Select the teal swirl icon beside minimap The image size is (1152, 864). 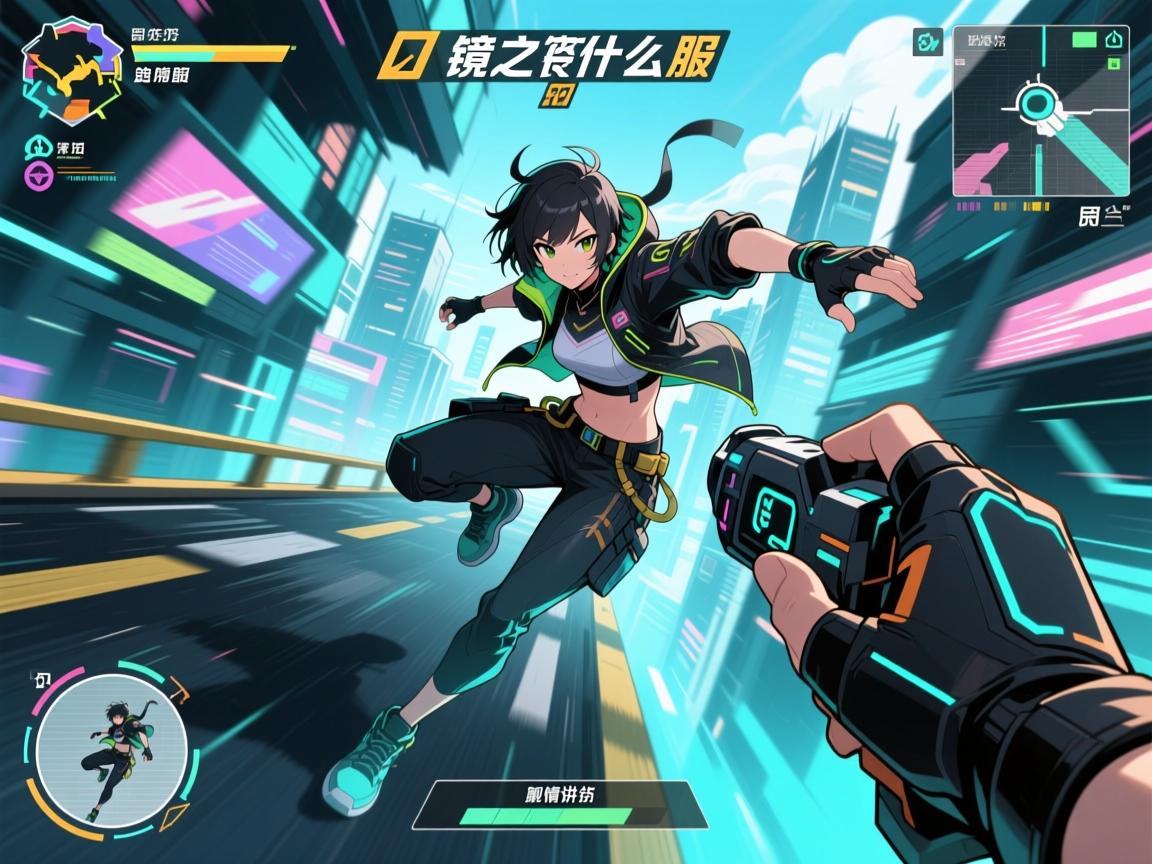[929, 42]
